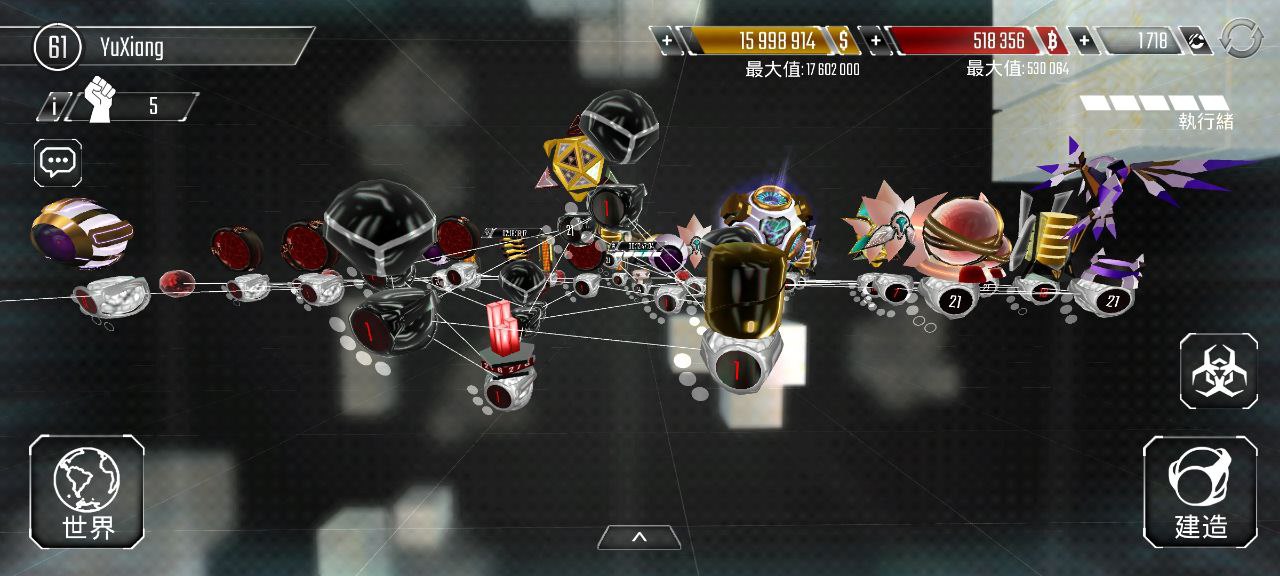This screenshot has height=576, width=1280.
Task: Open the 建造 build menu
Action: (x=1200, y=491)
